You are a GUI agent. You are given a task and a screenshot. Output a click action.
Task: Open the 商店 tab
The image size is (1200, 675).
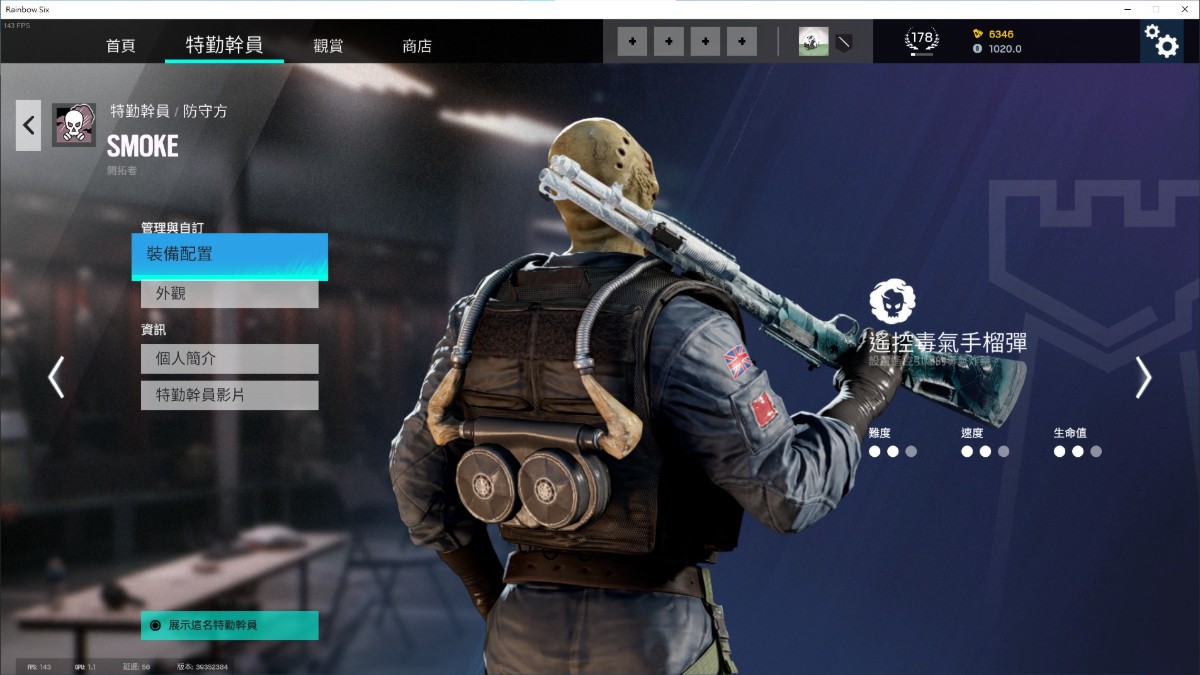pyautogui.click(x=417, y=46)
